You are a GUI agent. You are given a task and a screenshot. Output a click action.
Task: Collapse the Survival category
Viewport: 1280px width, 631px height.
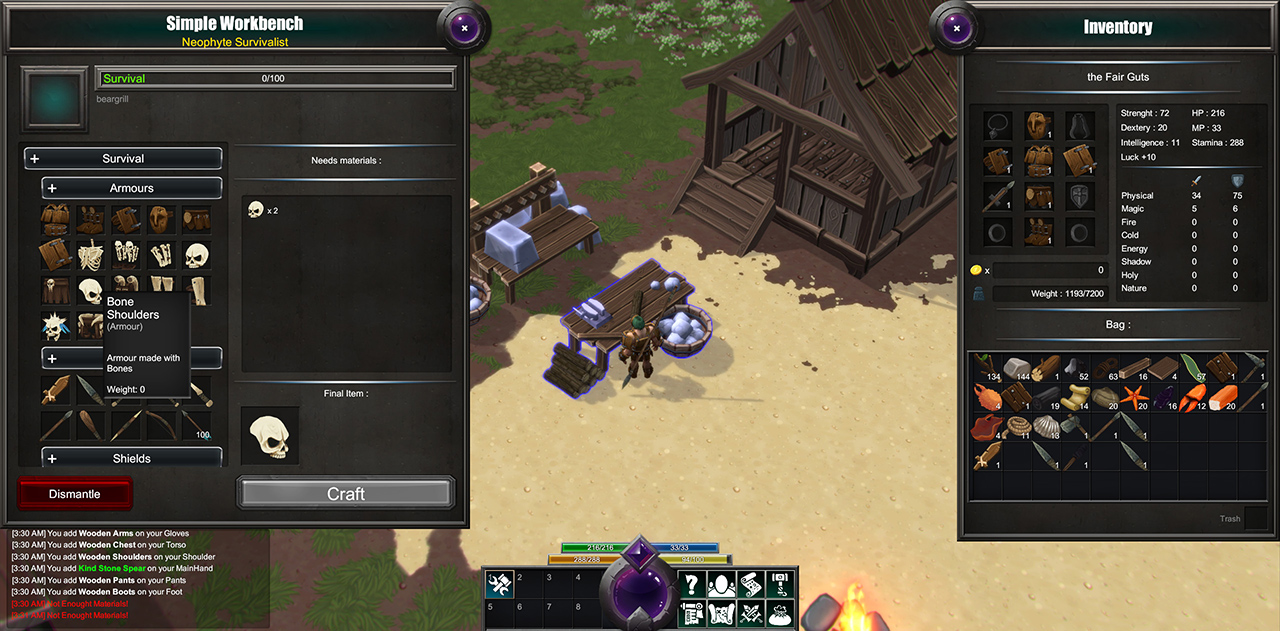[x=122, y=159]
